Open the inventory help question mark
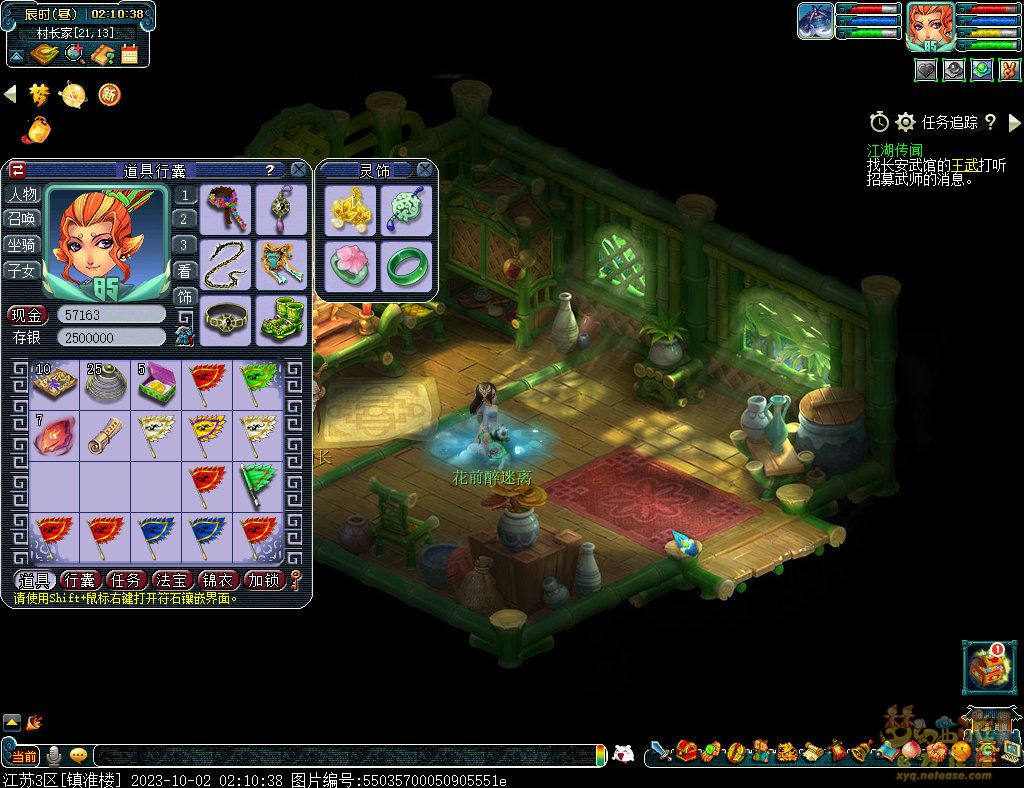Image resolution: width=1024 pixels, height=788 pixels. point(270,171)
